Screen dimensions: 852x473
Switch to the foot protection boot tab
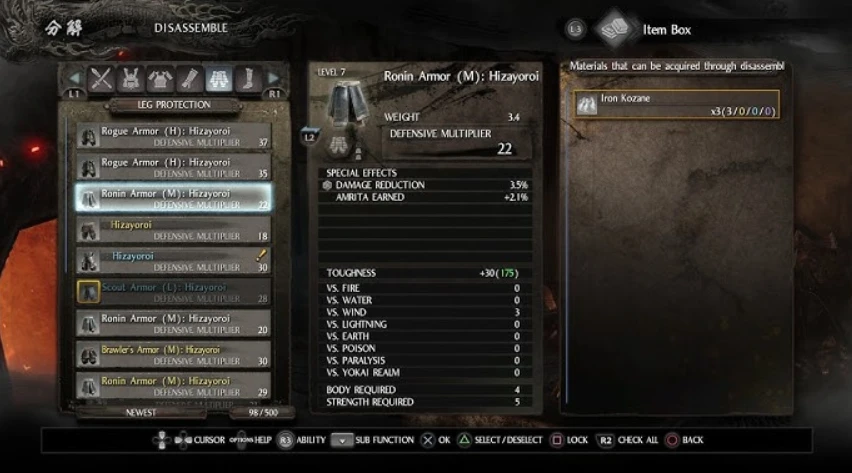point(247,79)
